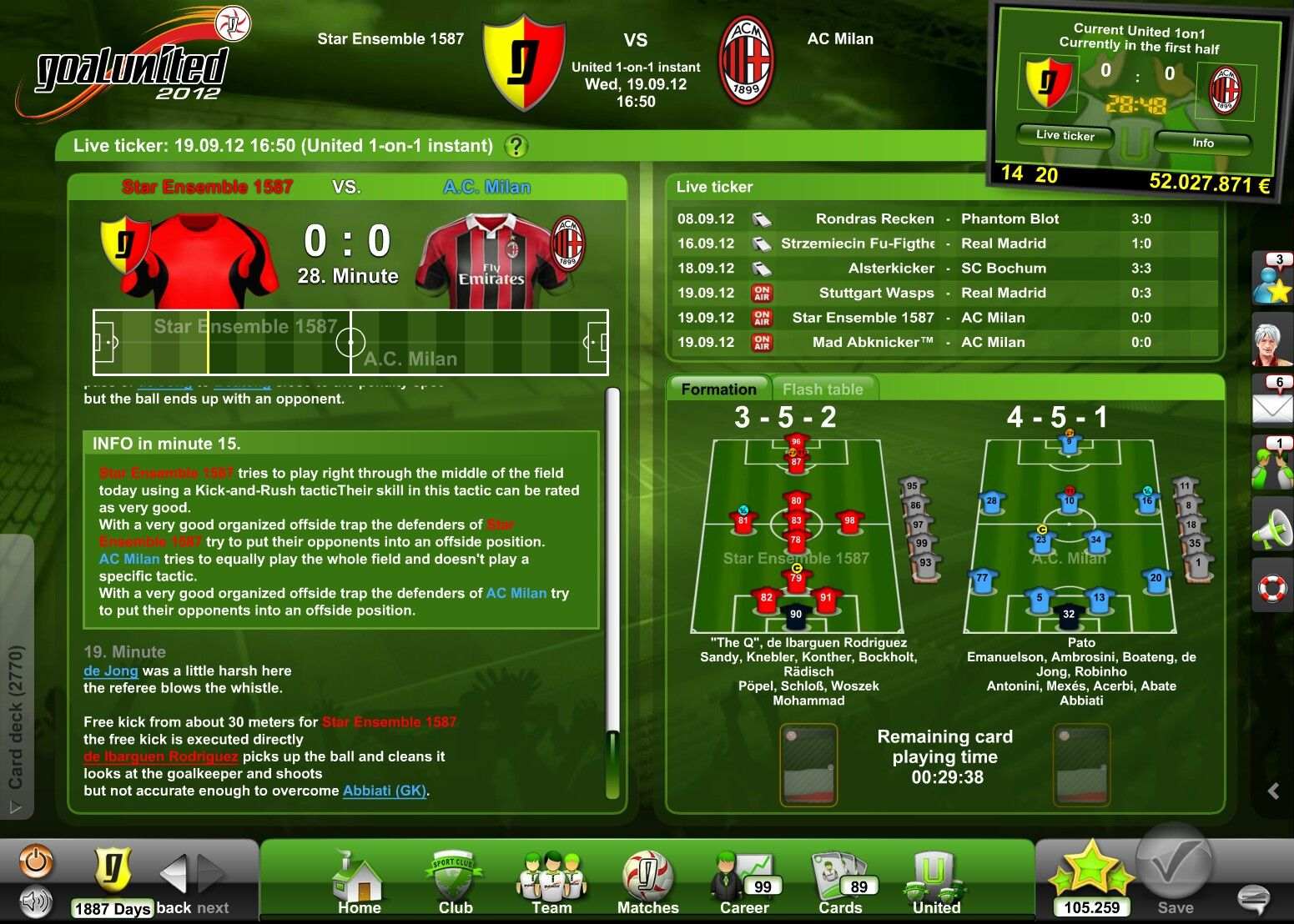Screen dimensions: 1294x924
Task: Open the de Jong player link
Action: click(110, 670)
